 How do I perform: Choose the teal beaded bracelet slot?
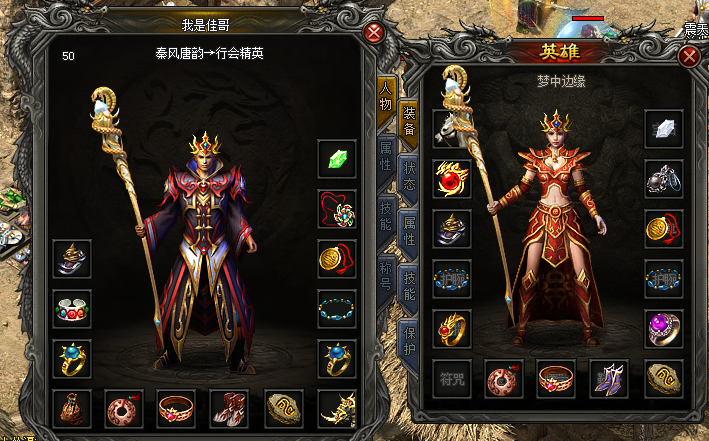(x=337, y=308)
